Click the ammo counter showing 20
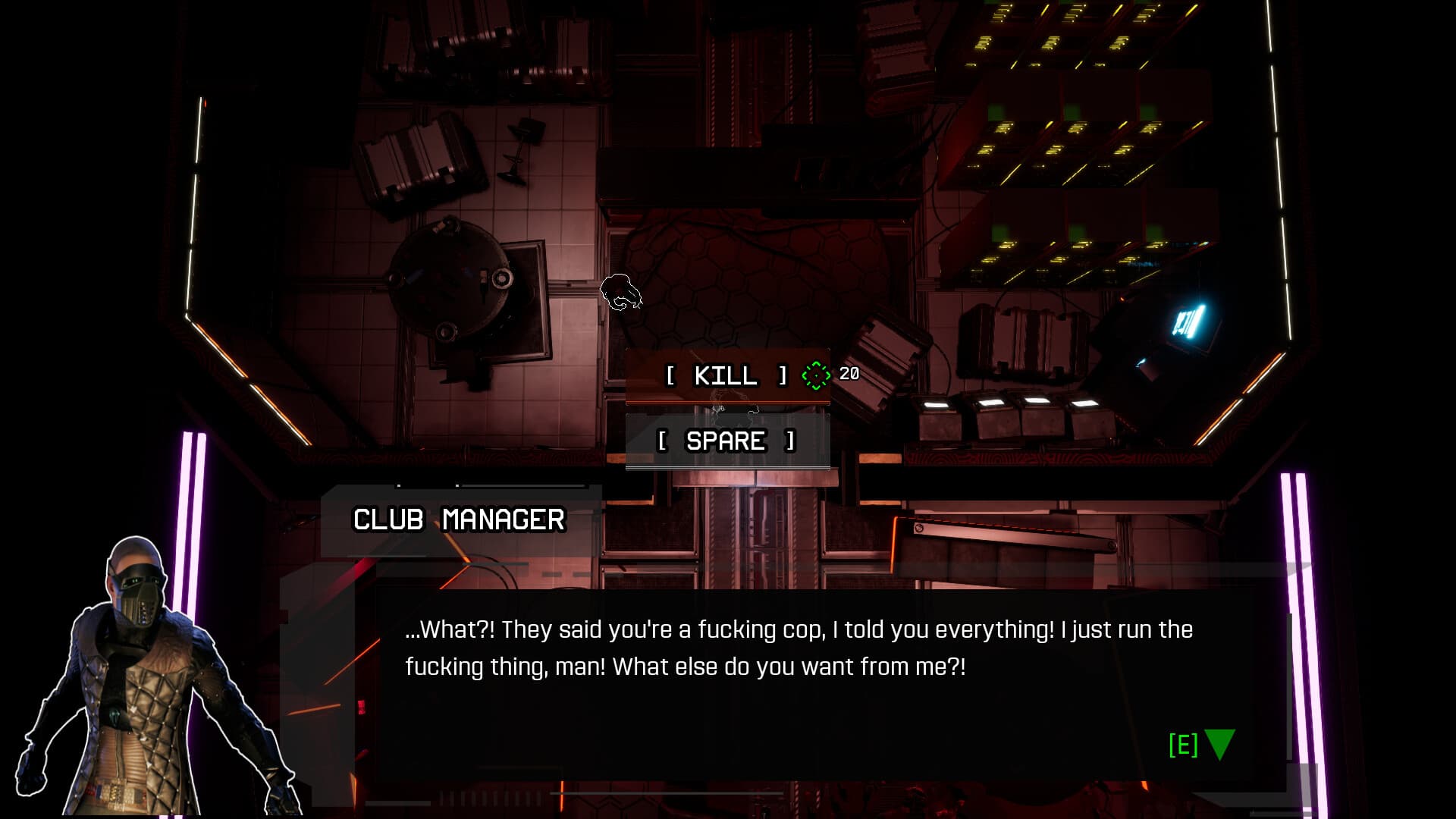The height and width of the screenshot is (819, 1456). coord(851,372)
